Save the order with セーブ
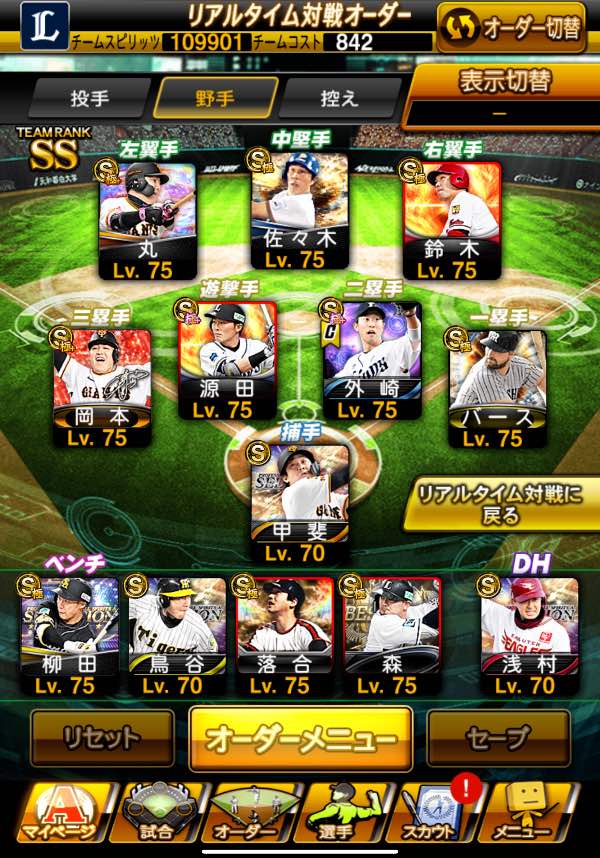 point(497,739)
